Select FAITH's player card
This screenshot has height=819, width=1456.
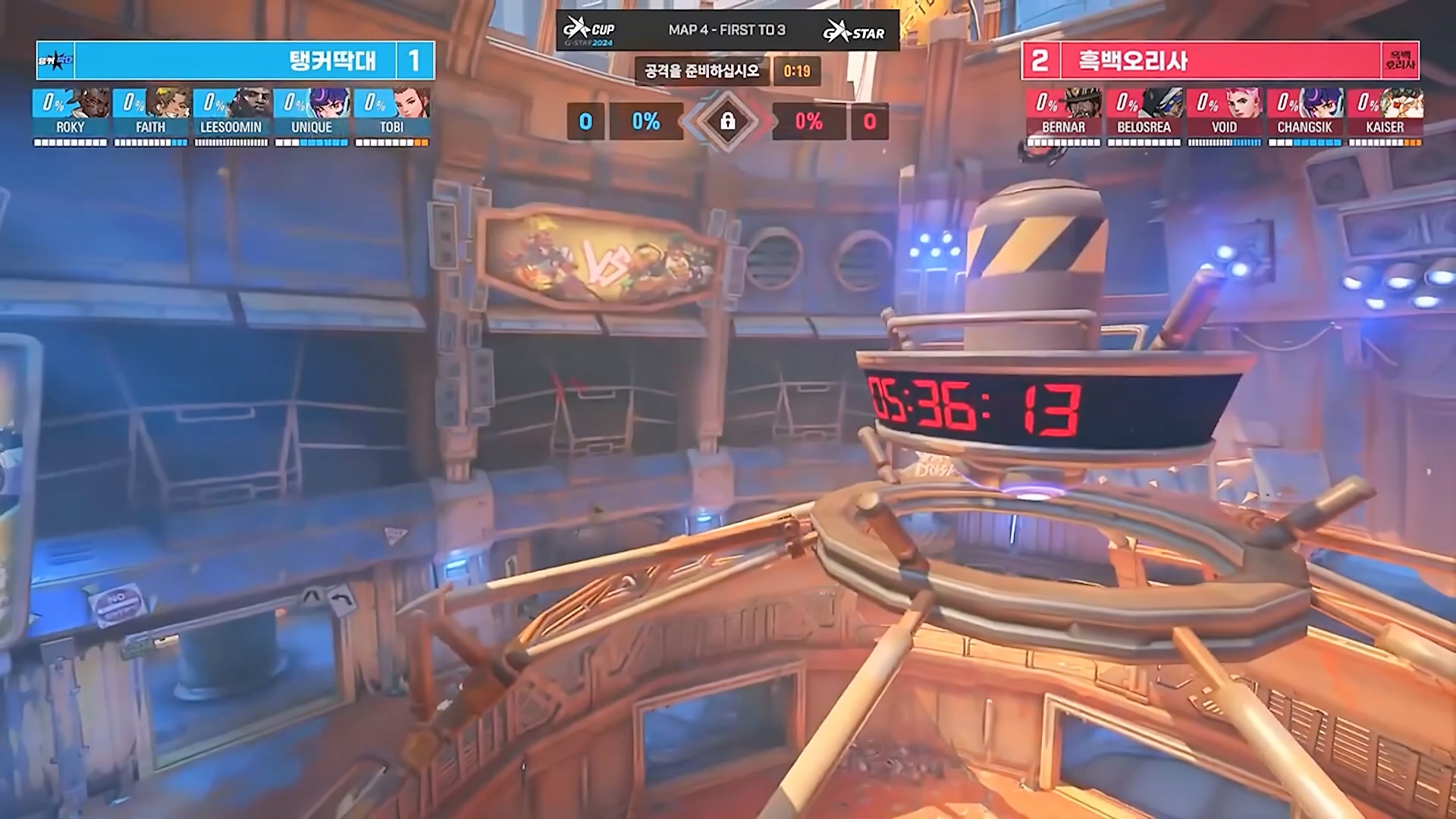click(x=151, y=116)
